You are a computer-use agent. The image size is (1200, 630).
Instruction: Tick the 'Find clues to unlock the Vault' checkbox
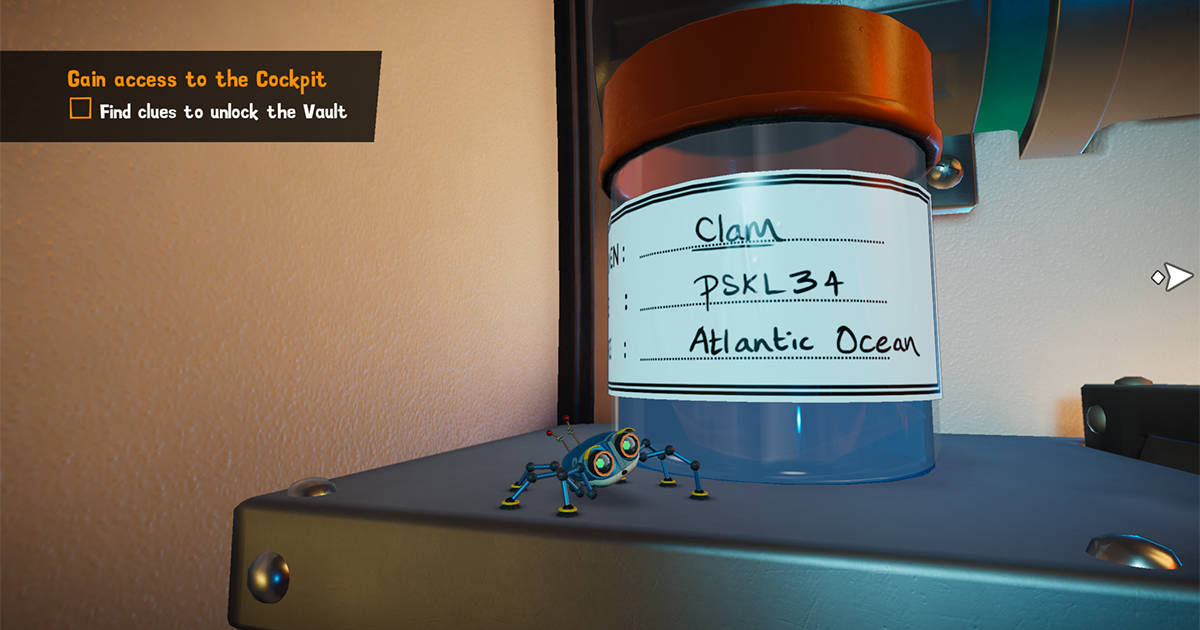coord(80,109)
